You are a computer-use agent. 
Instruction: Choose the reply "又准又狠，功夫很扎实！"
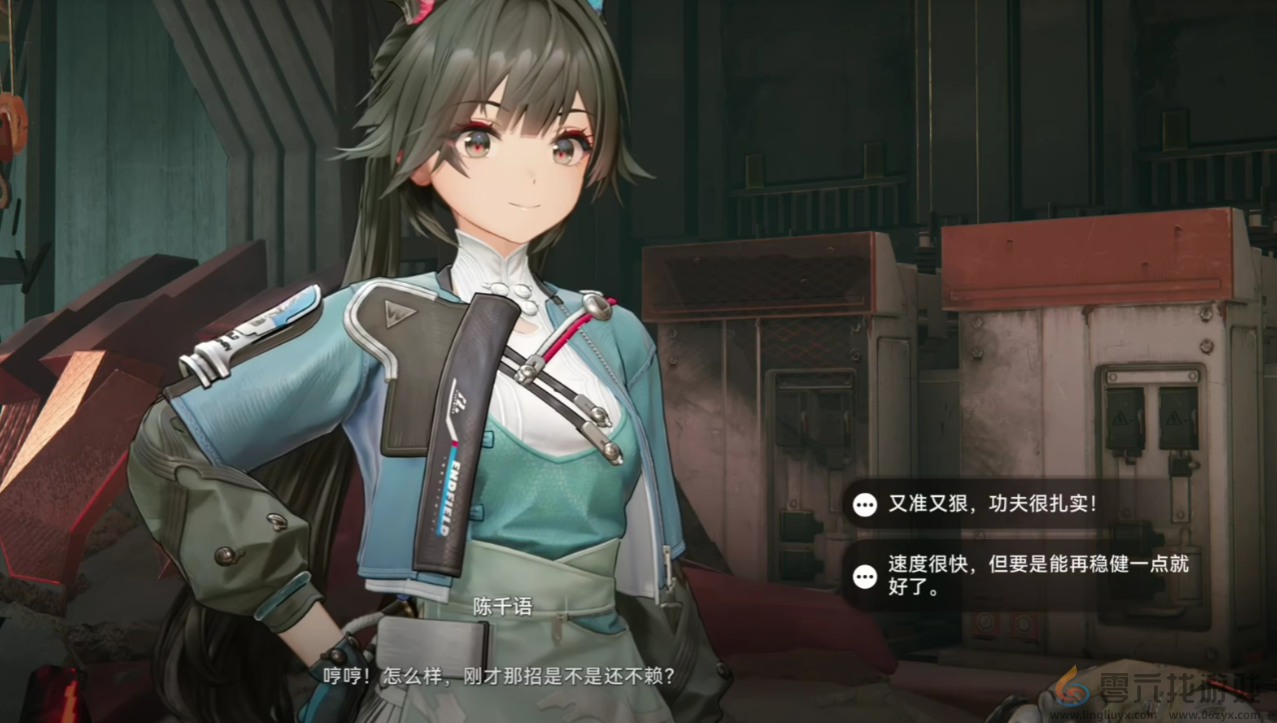992,504
